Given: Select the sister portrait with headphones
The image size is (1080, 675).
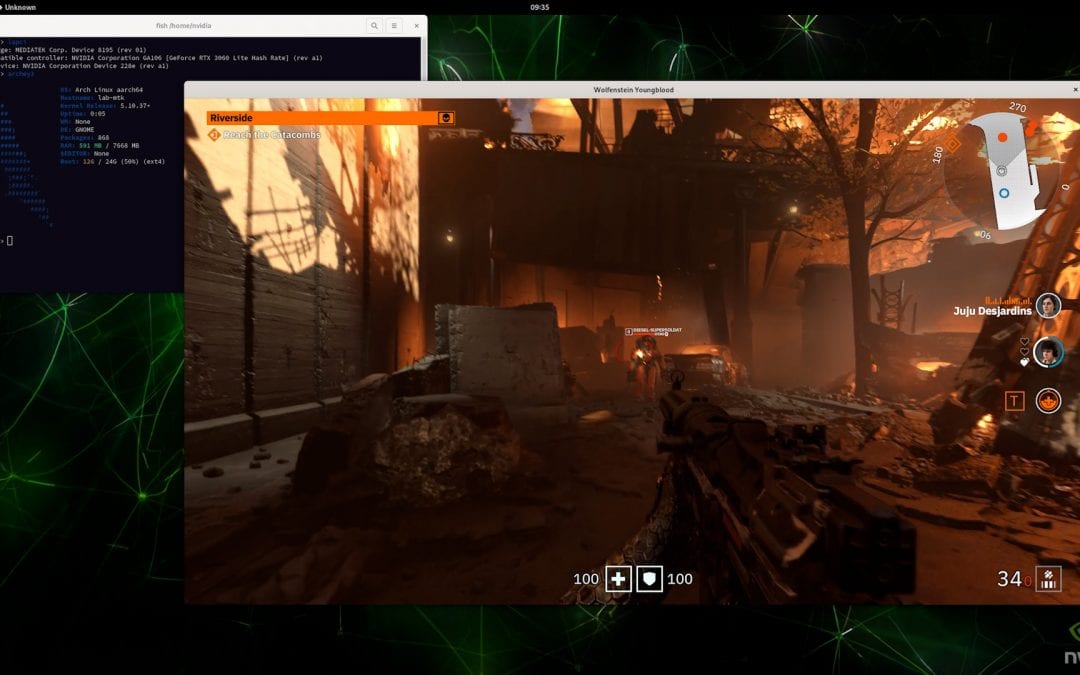Looking at the screenshot, I should coord(1048,352).
